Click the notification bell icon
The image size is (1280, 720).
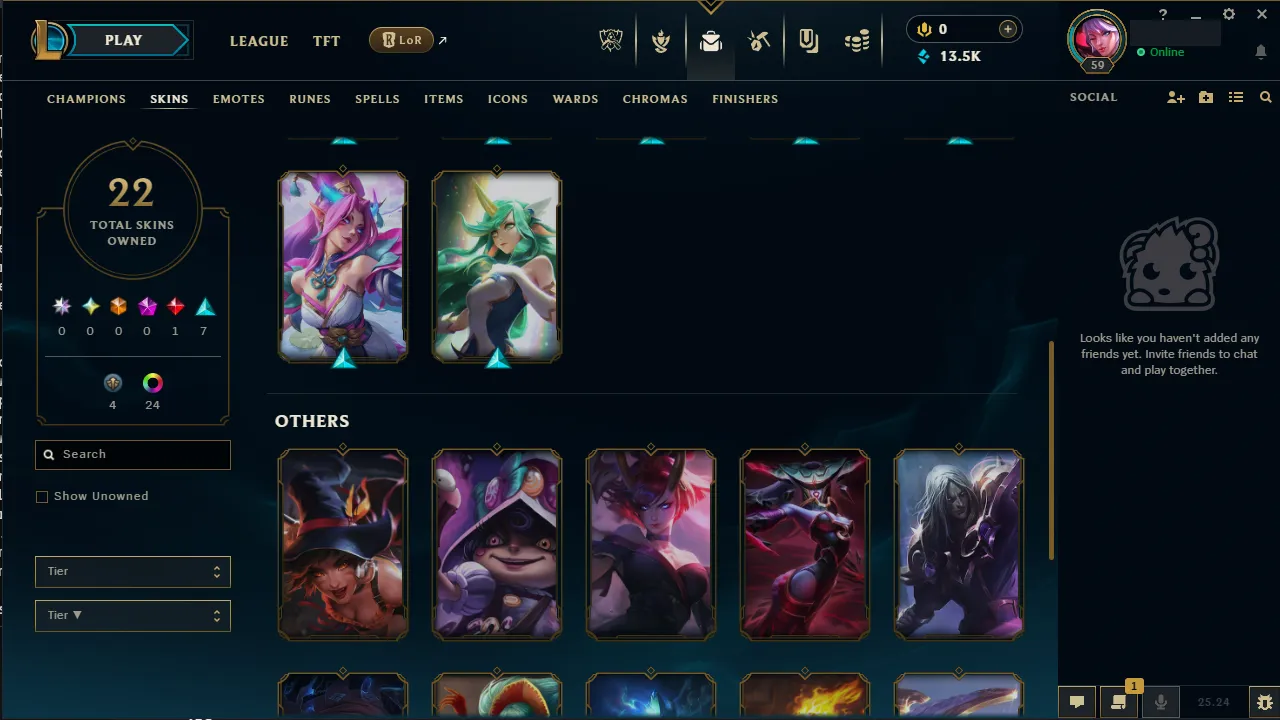click(1261, 51)
